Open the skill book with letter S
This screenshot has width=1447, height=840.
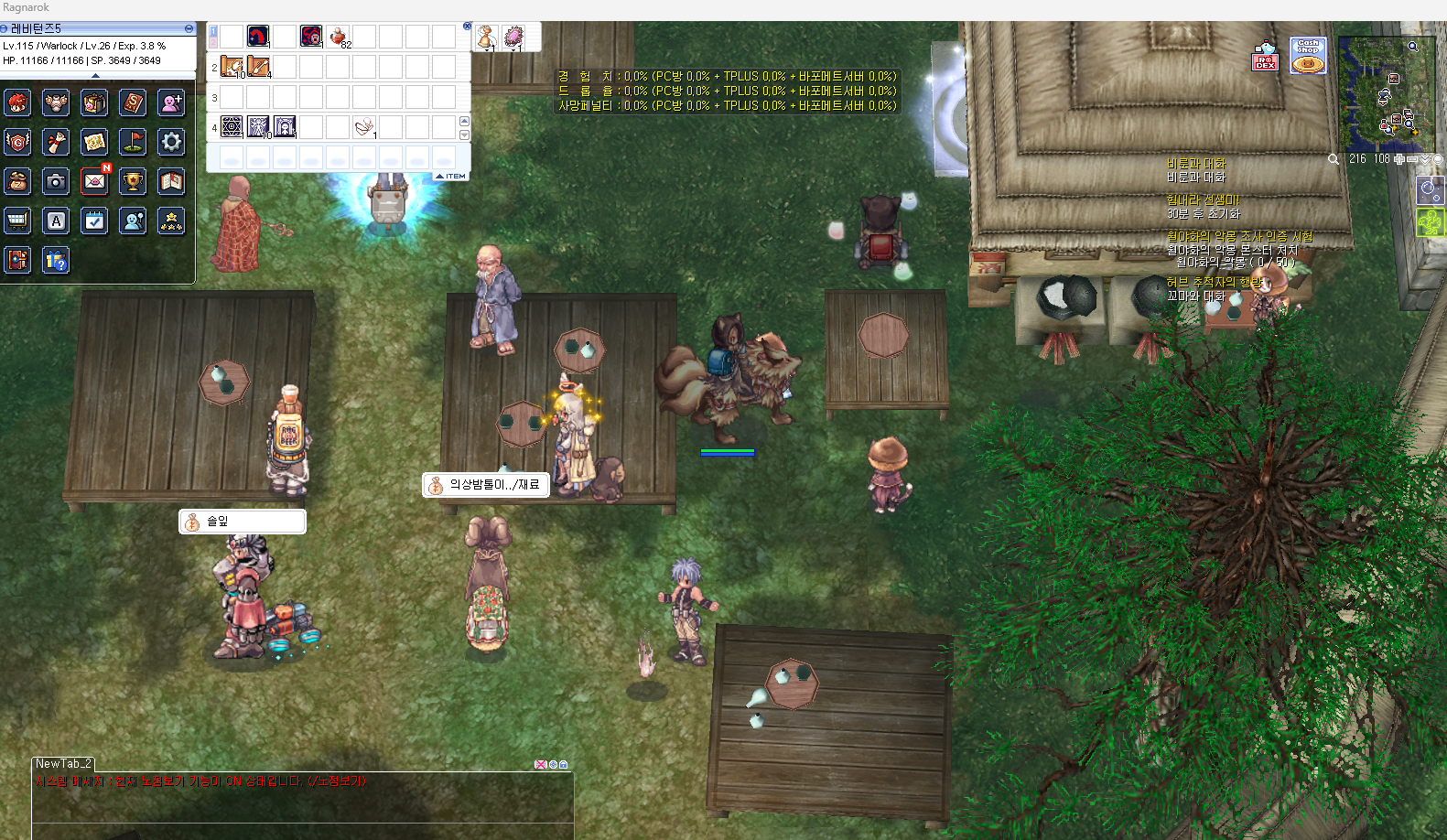(x=133, y=102)
